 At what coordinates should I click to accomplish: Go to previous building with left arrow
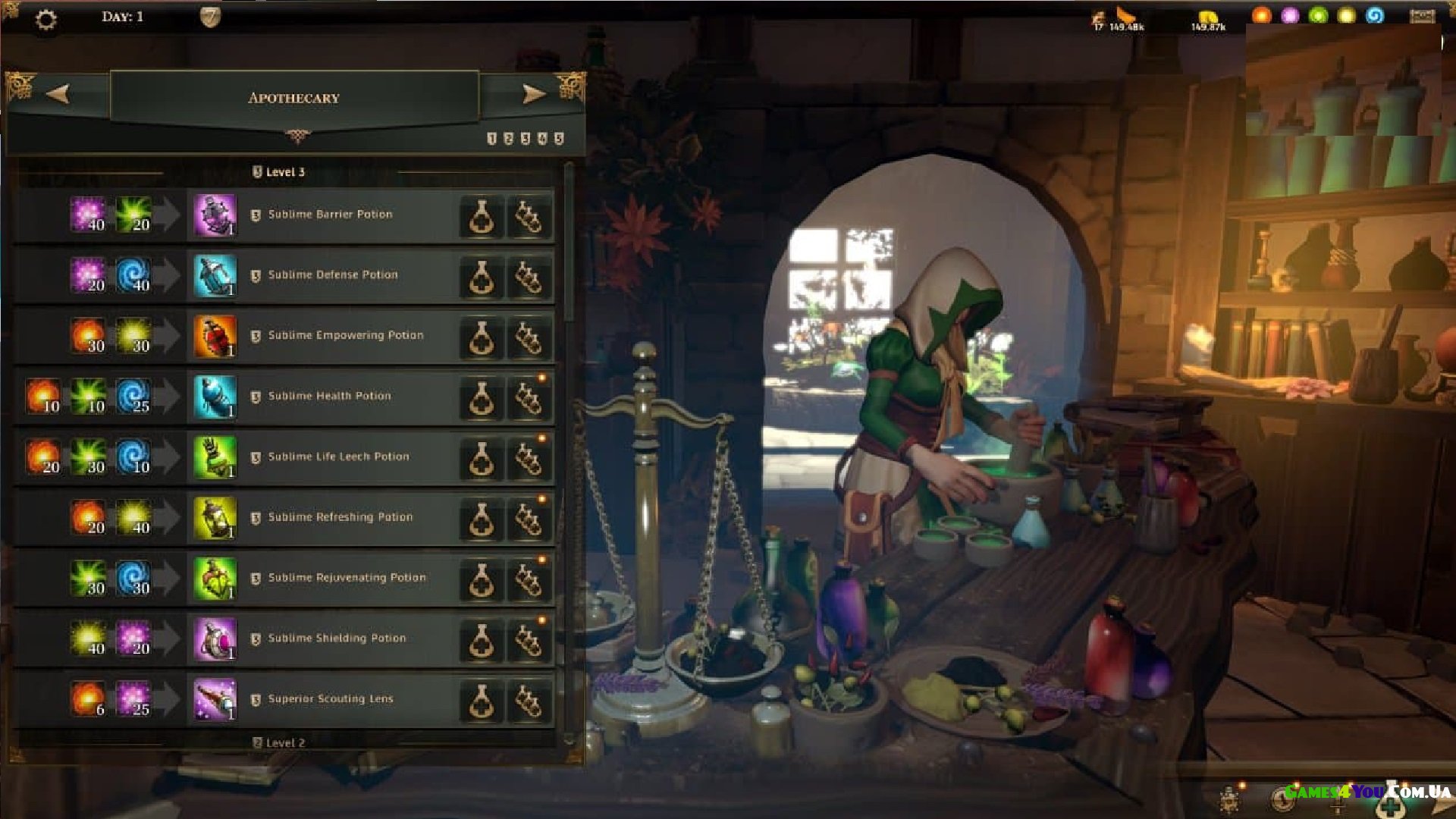pyautogui.click(x=58, y=94)
